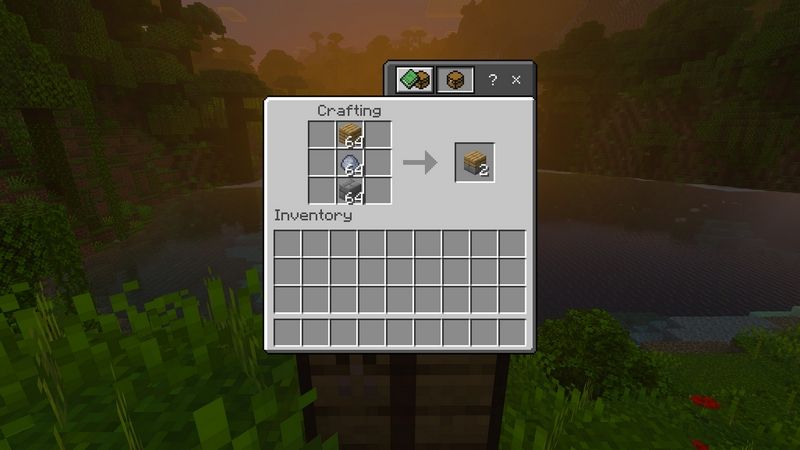
Task: Open help with the question mark button
Action: tap(492, 80)
